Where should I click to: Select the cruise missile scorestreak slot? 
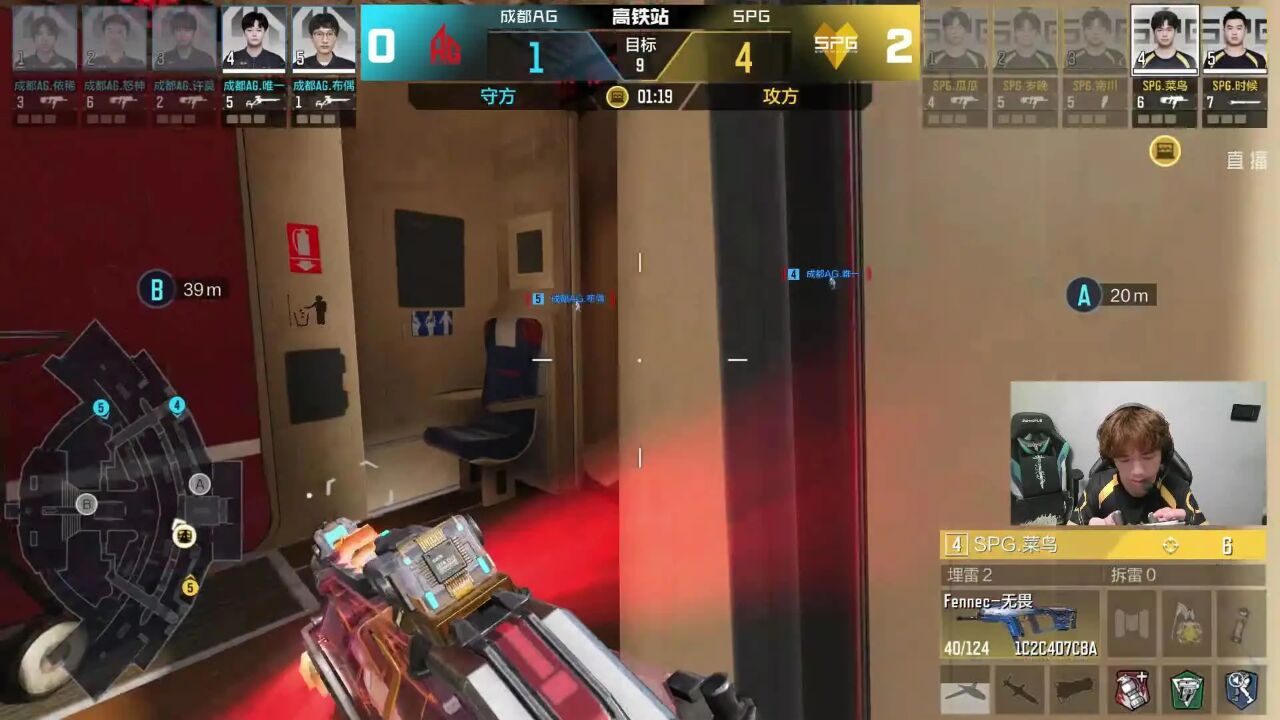1019,690
